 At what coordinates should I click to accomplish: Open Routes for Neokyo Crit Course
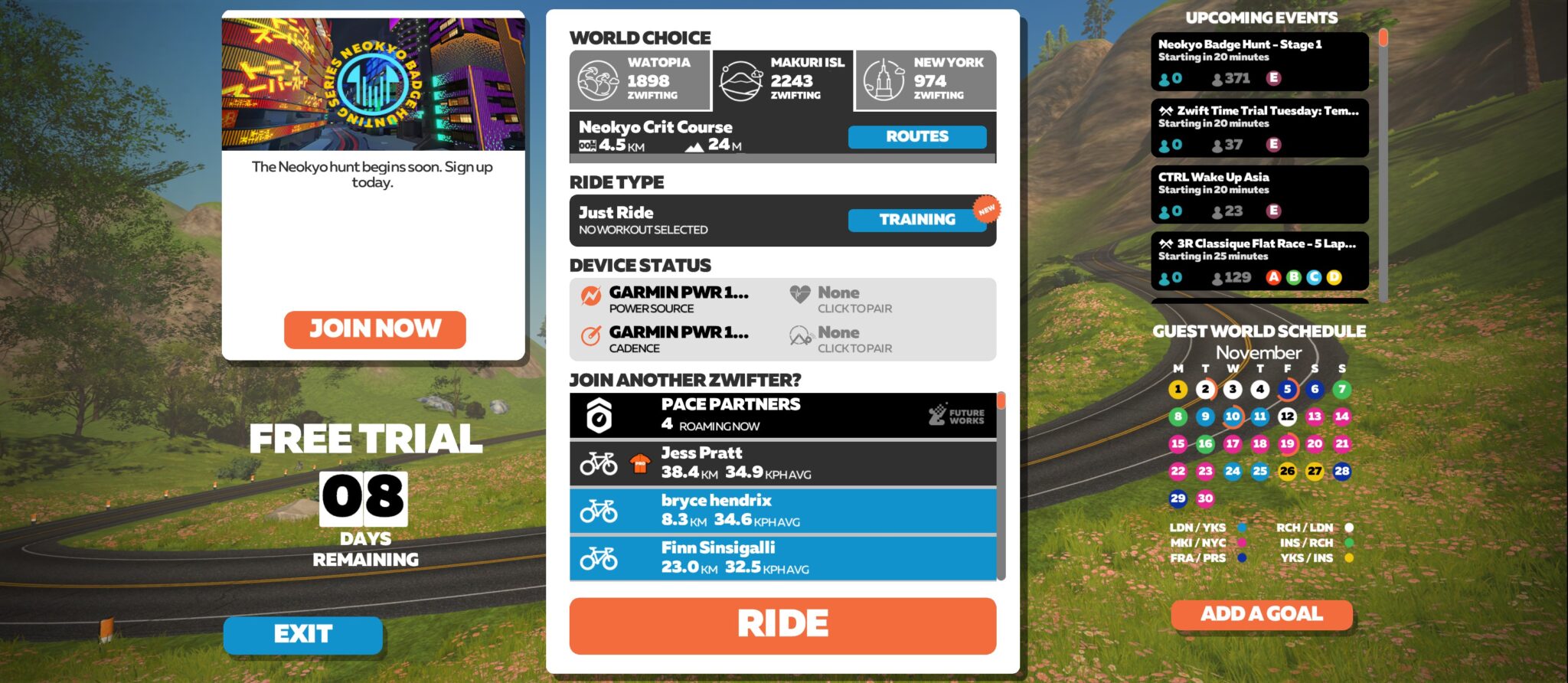click(x=916, y=137)
